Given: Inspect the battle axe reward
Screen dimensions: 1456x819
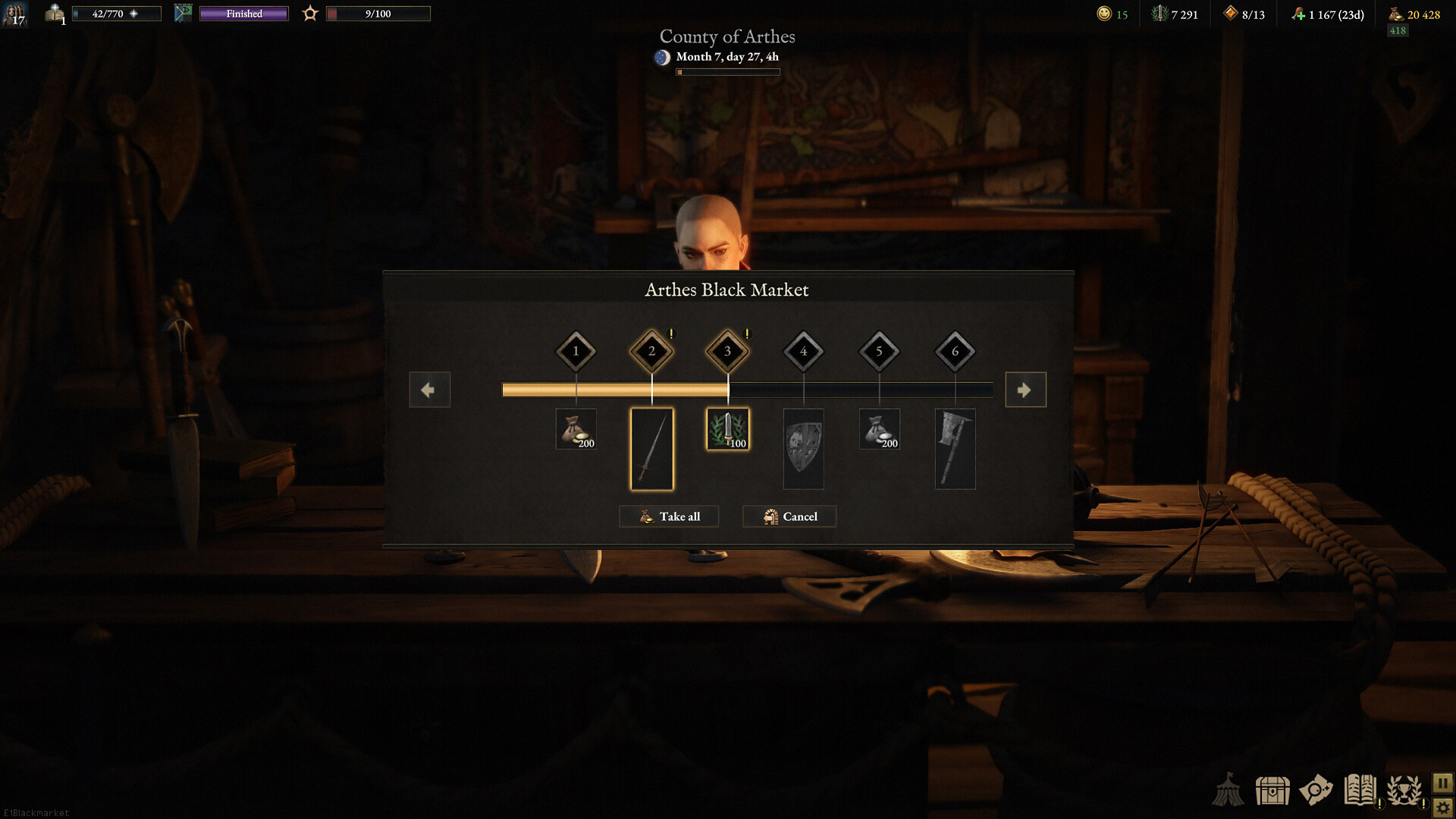Looking at the screenshot, I should coord(955,449).
